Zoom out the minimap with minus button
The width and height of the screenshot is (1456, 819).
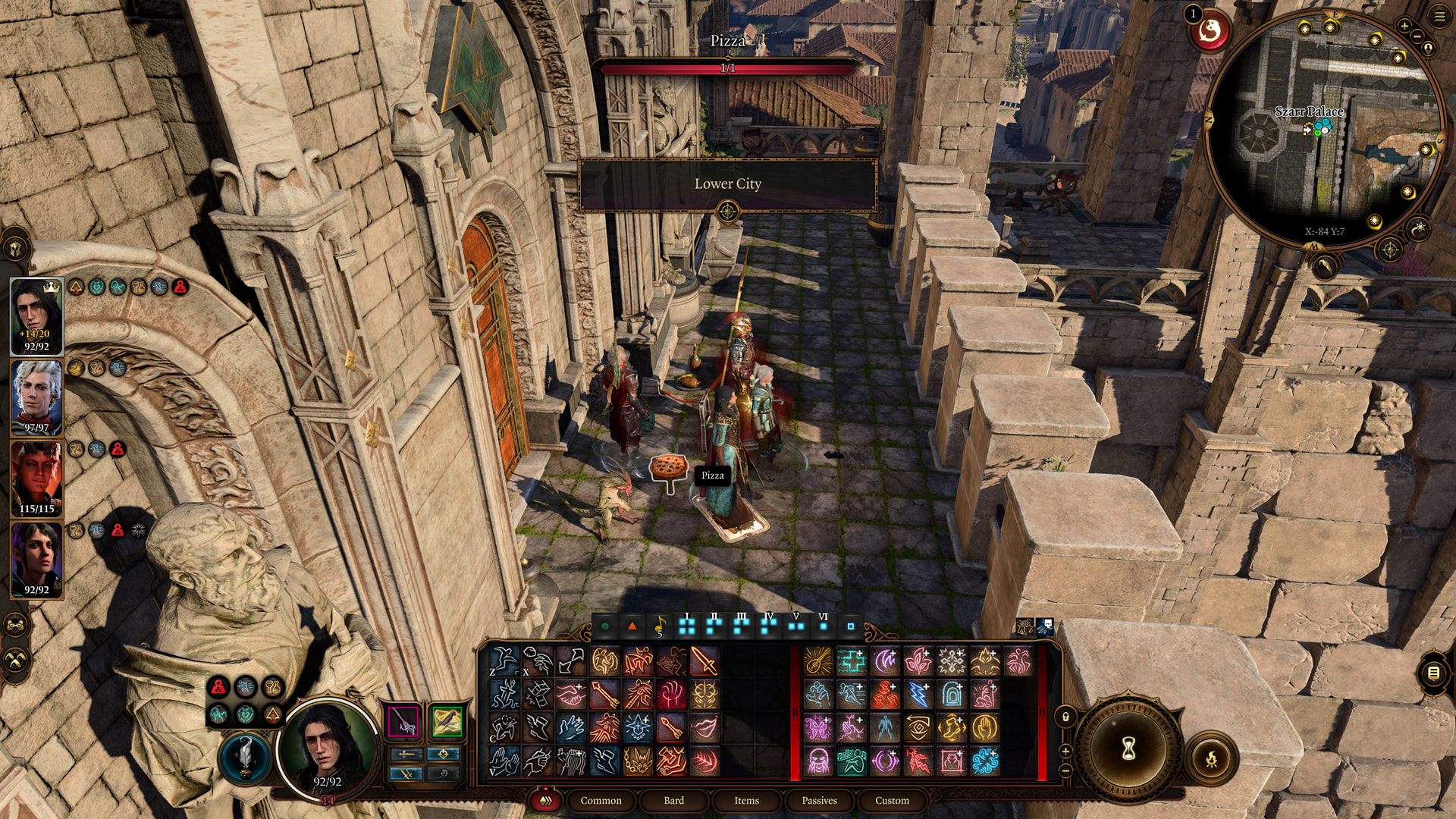[1417, 36]
